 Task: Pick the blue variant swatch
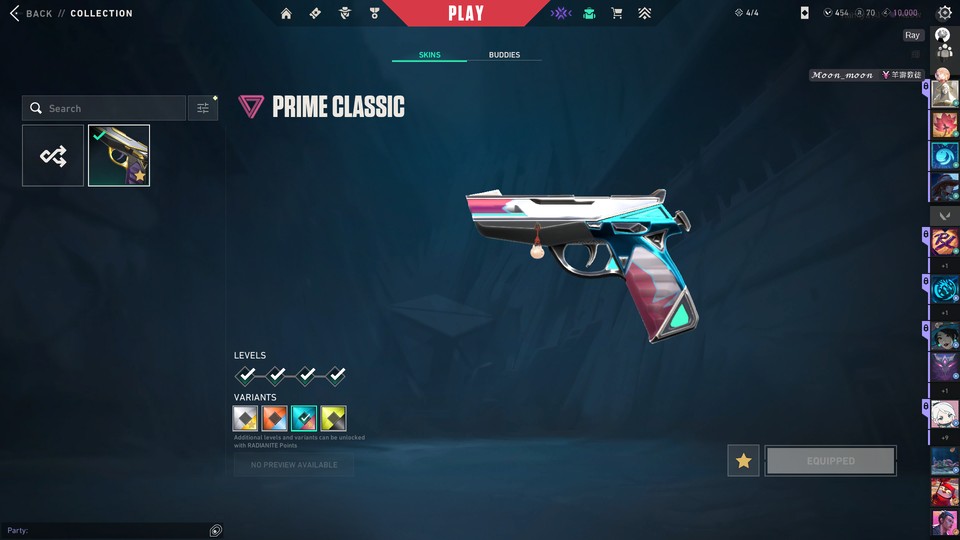pos(304,418)
